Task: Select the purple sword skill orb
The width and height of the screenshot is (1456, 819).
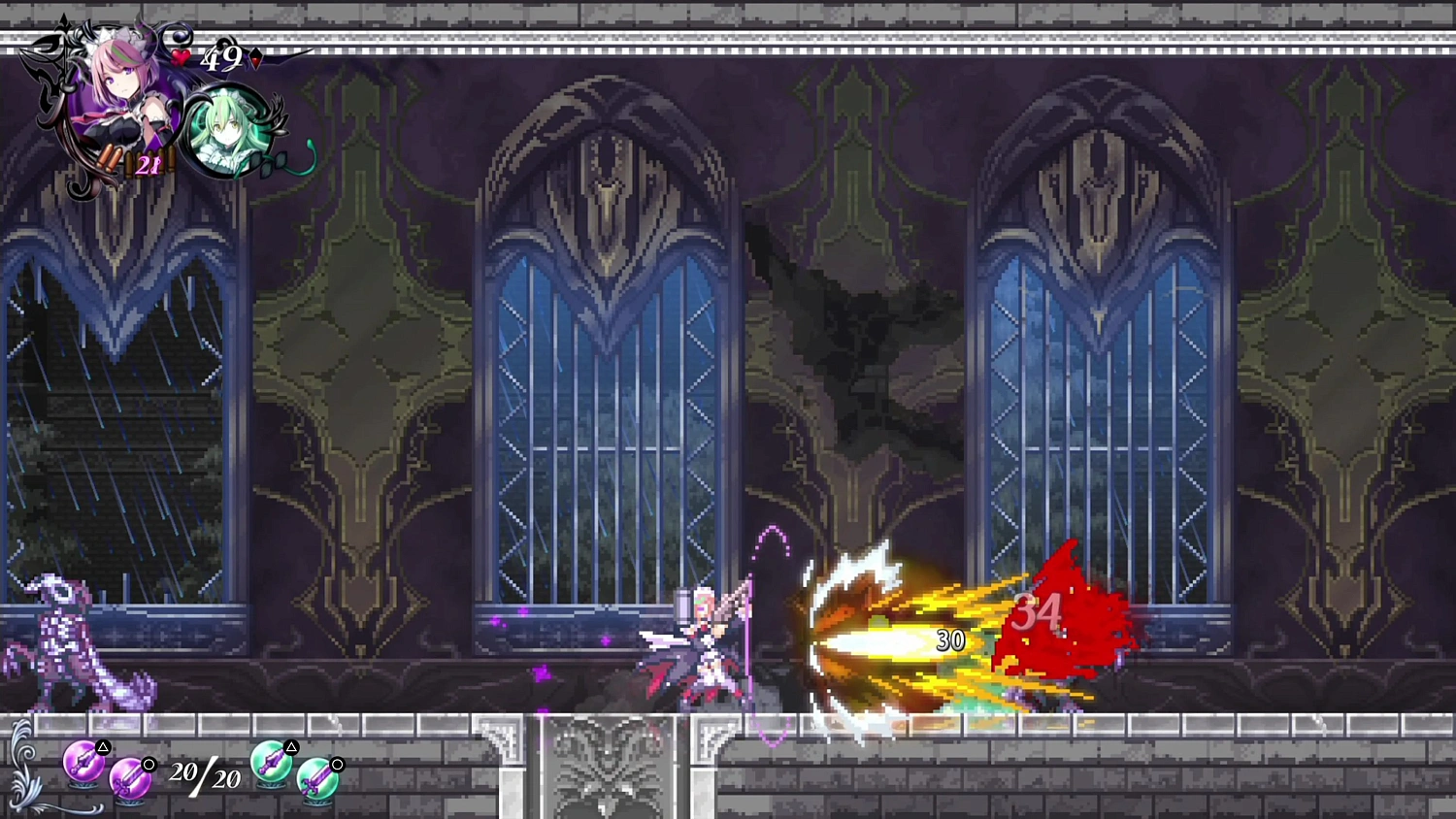Action: coord(131,778)
